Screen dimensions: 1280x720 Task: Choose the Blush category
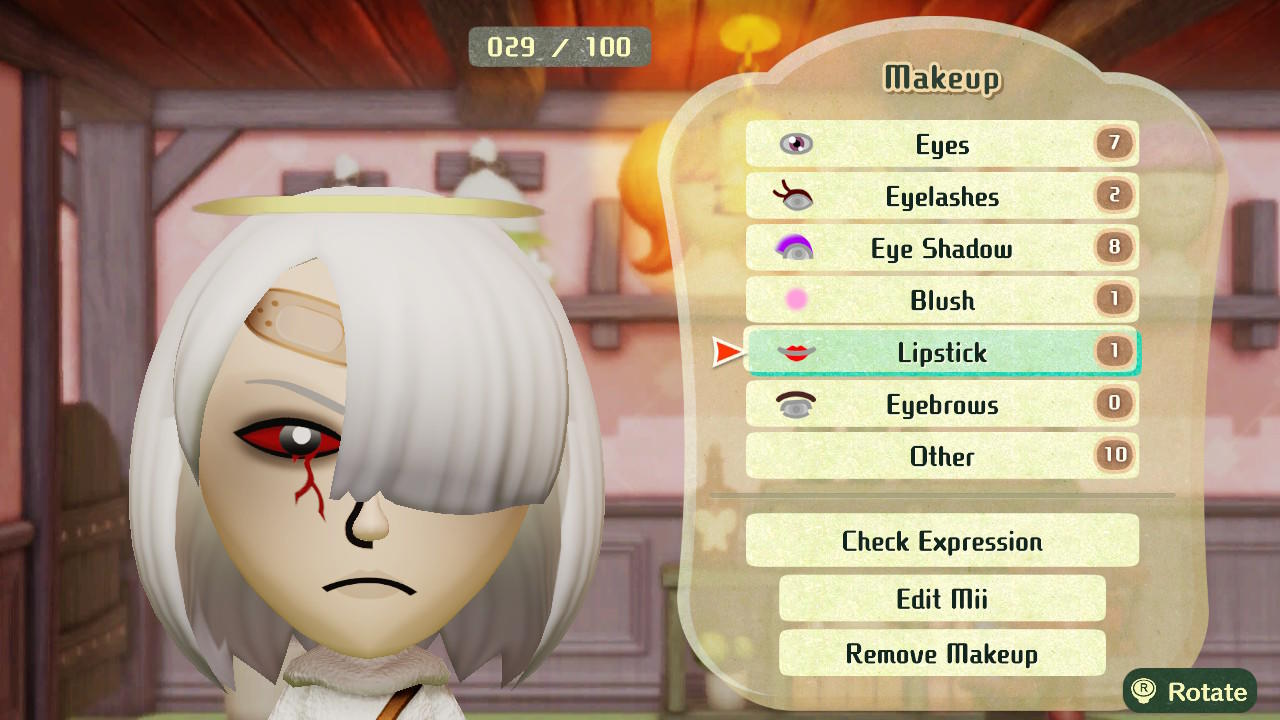[940, 300]
